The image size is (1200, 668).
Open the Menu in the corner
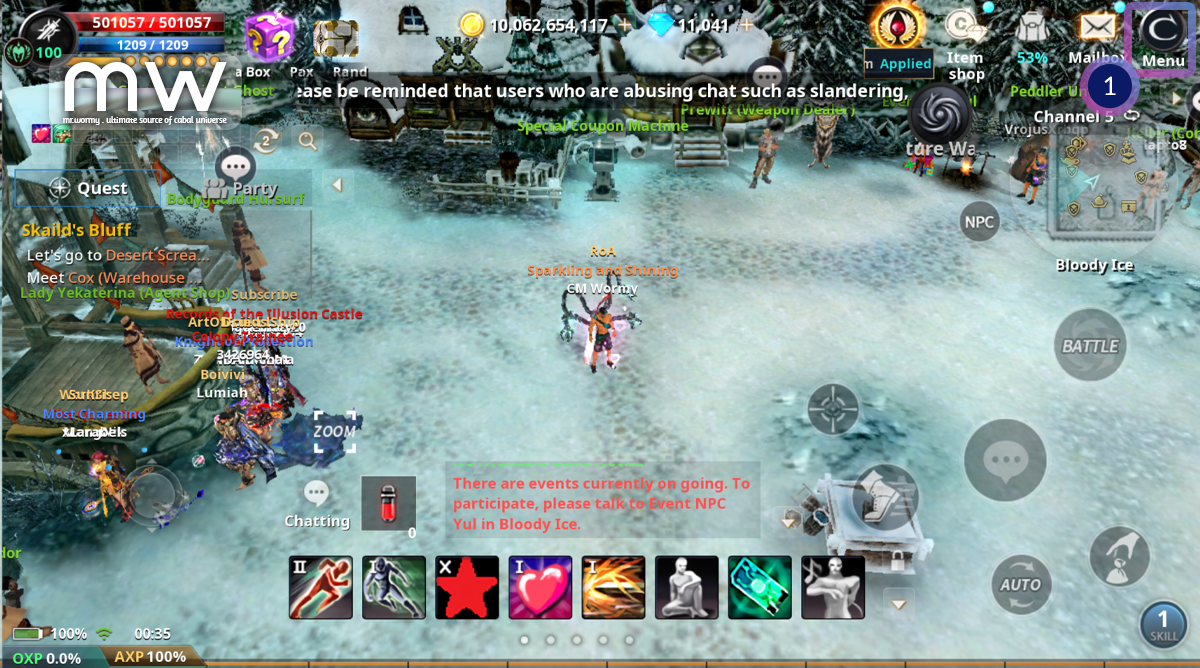pyautogui.click(x=1162, y=37)
